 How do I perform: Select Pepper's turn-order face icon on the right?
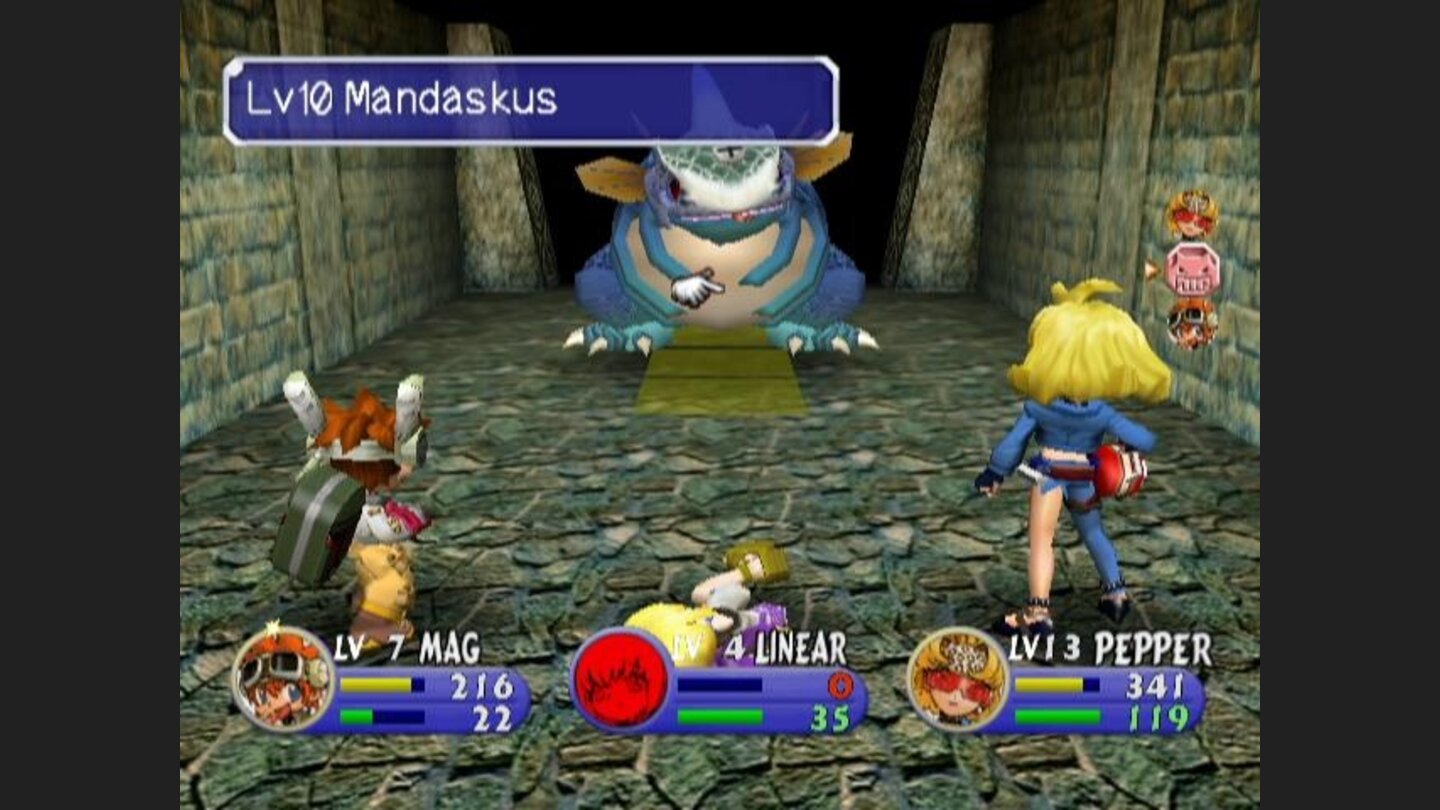[1195, 215]
